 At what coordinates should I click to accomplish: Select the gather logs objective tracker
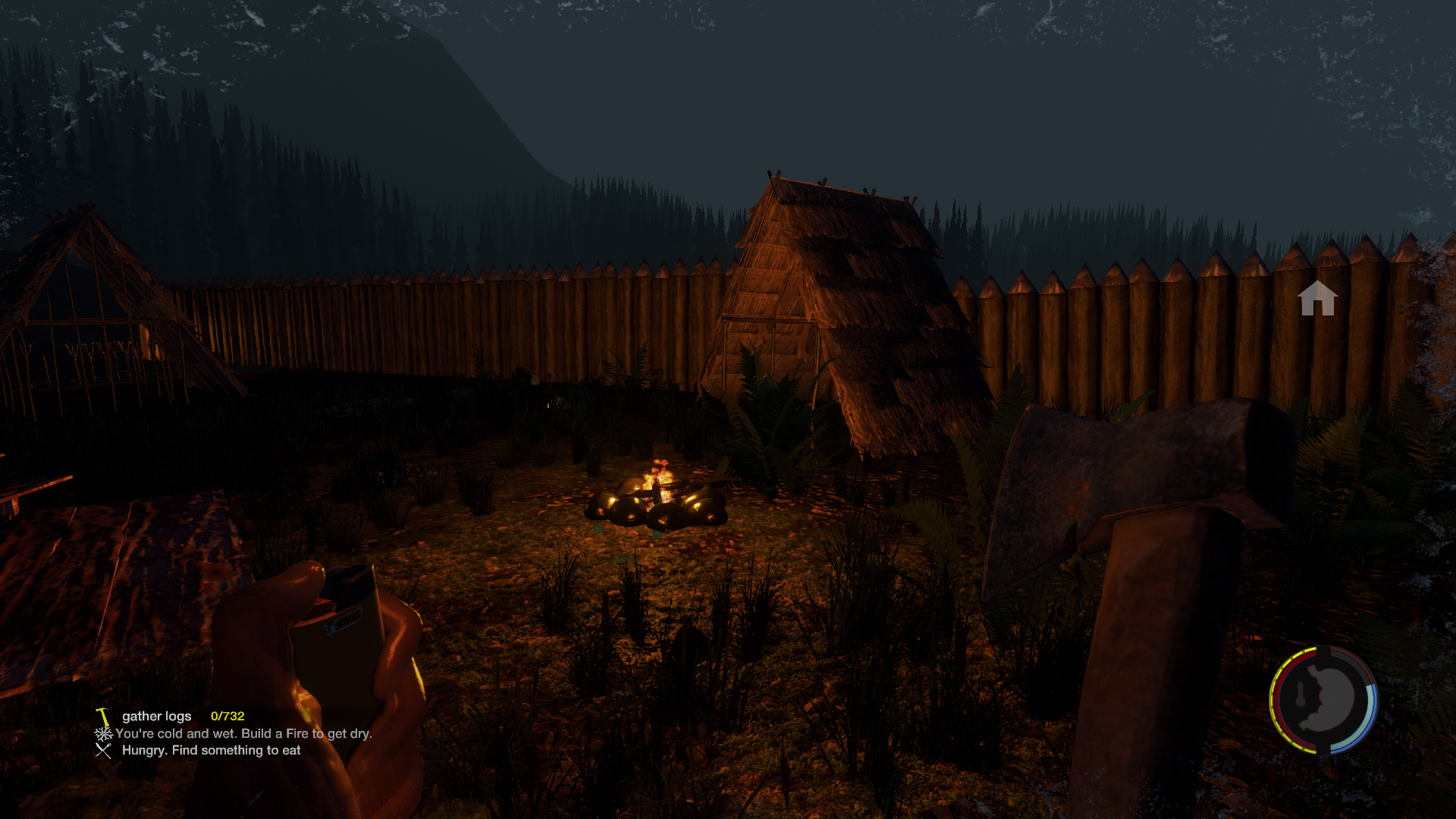pyautogui.click(x=157, y=716)
